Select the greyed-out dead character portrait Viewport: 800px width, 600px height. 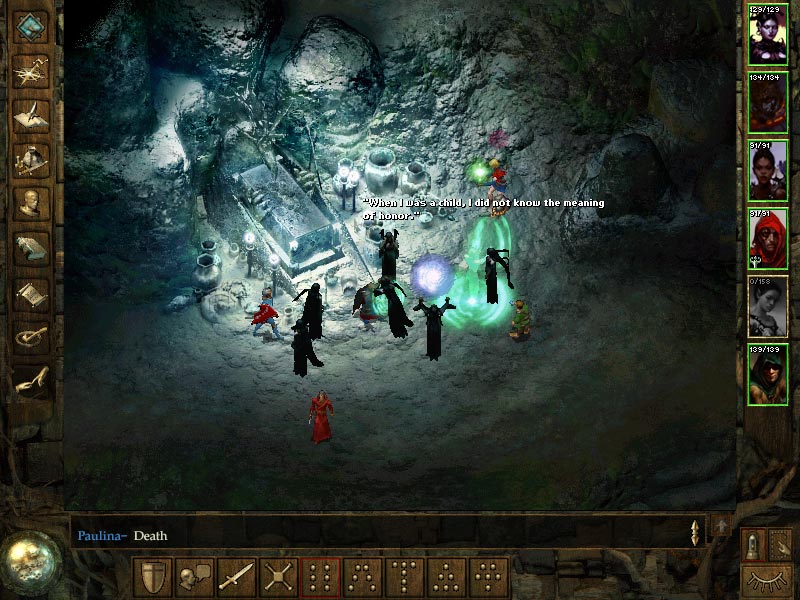[768, 306]
